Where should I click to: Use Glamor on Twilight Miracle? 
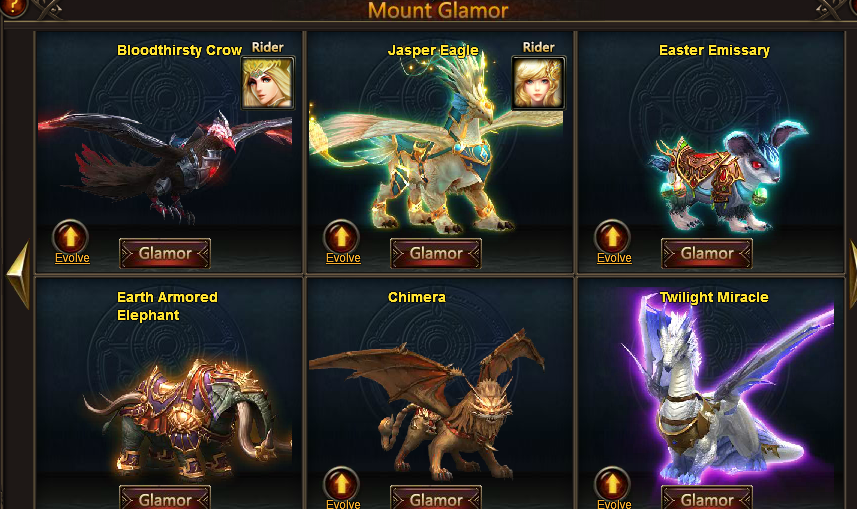click(x=707, y=498)
